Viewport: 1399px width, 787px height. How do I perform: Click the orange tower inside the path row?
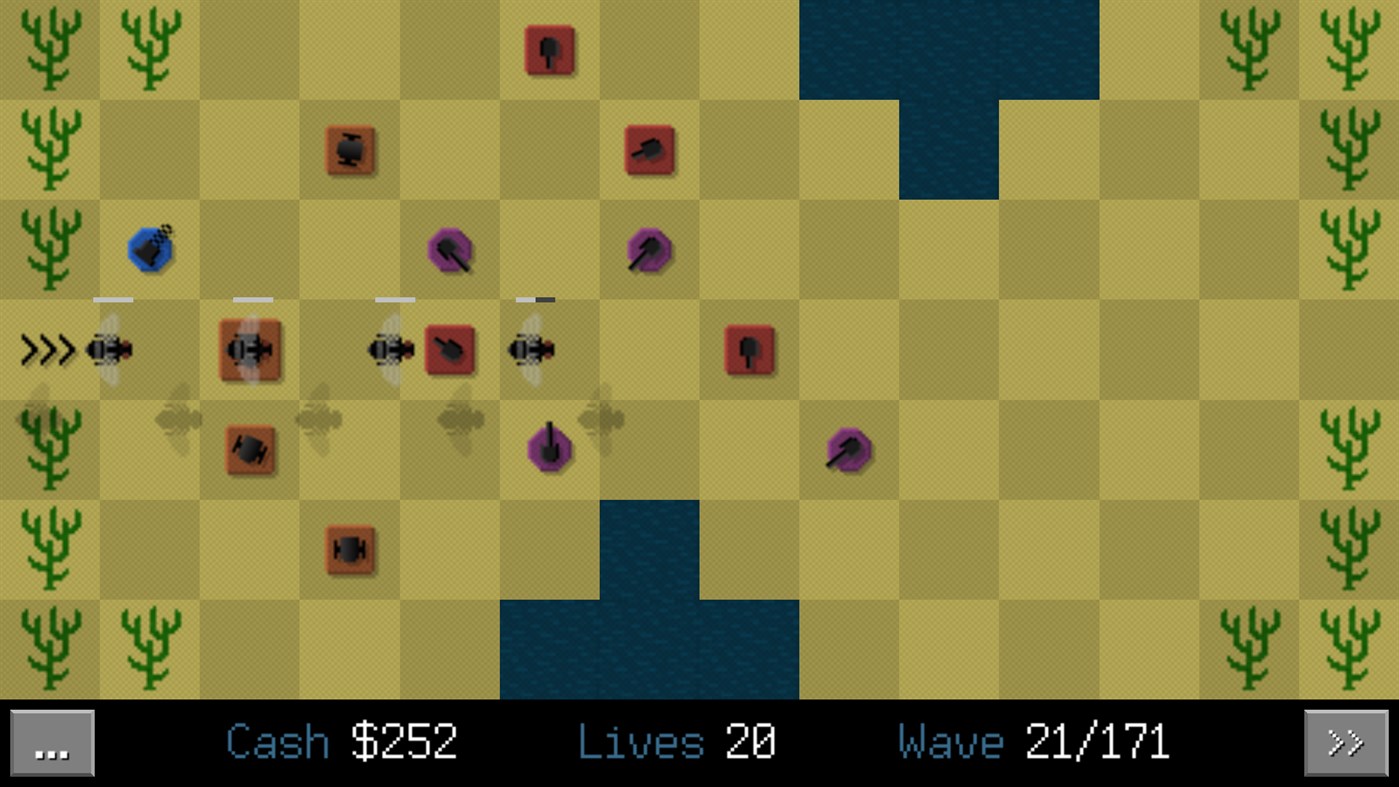(250, 349)
